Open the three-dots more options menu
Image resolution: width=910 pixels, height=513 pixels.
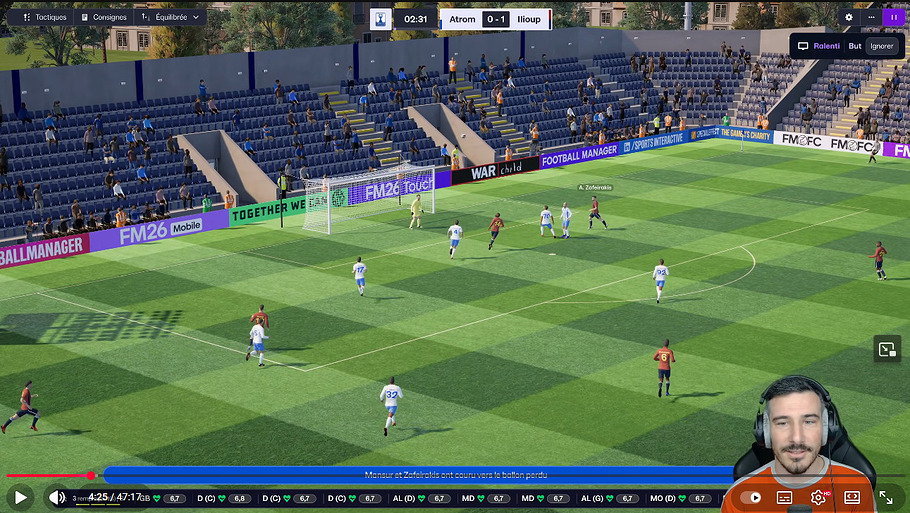[871, 17]
